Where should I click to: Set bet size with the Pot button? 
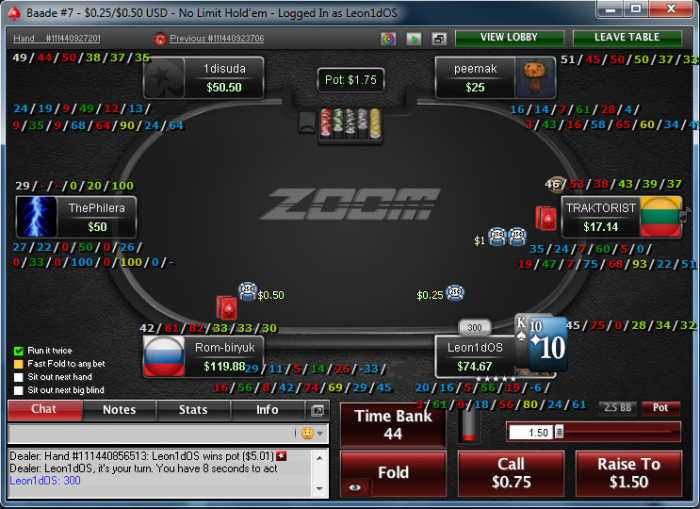[660, 408]
